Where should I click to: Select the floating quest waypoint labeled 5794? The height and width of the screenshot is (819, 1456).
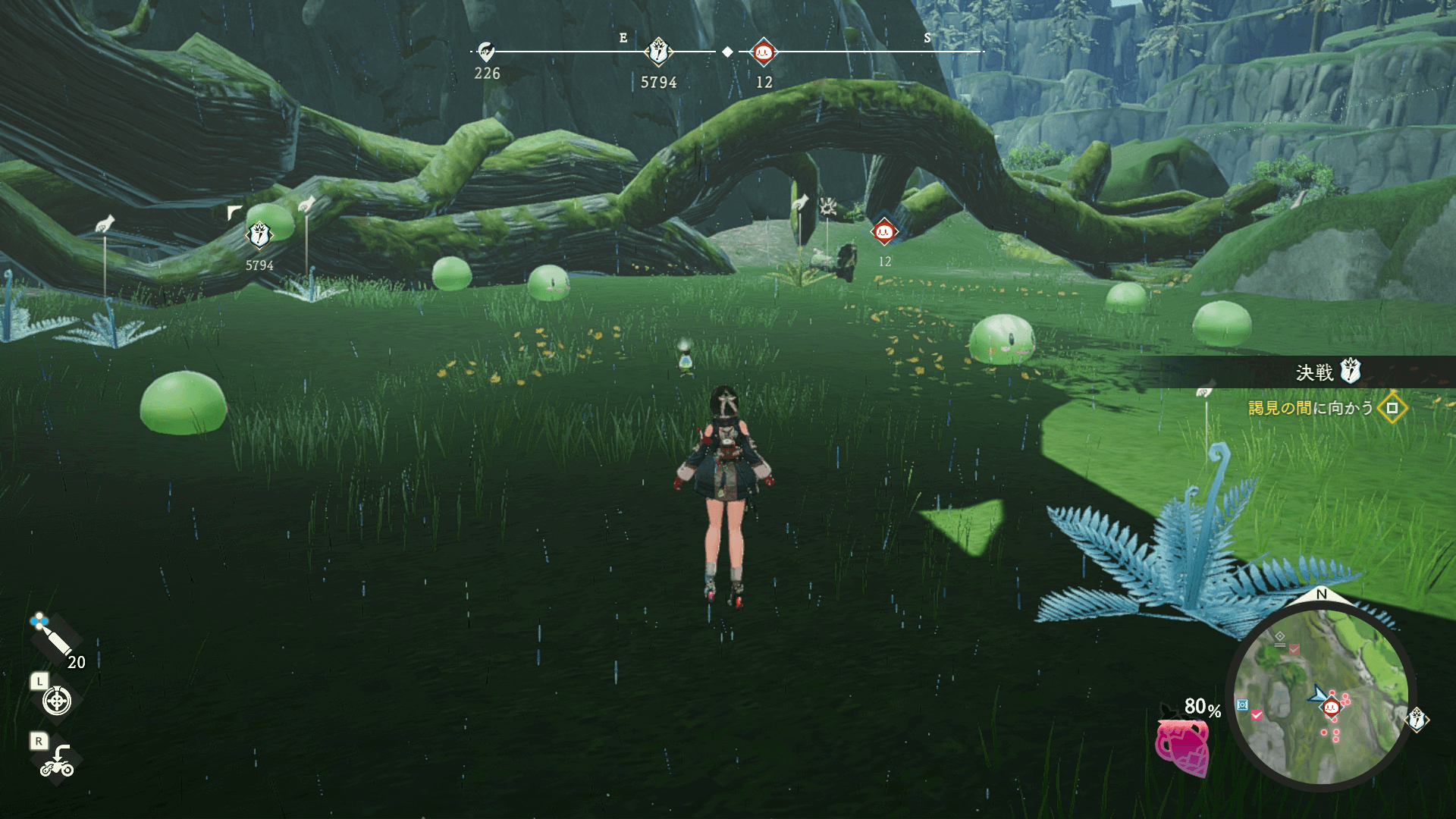tap(259, 235)
